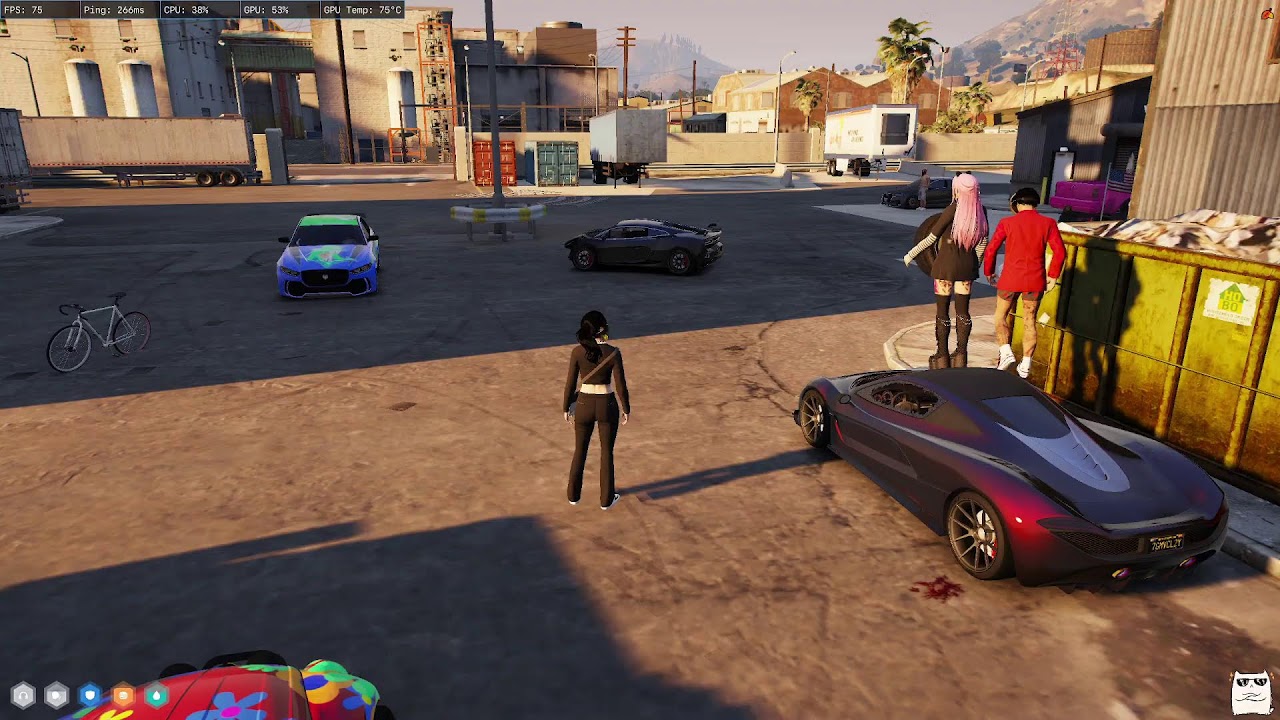Select the teal water drop thirst hexagon
1280x720 pixels.
(x=156, y=694)
